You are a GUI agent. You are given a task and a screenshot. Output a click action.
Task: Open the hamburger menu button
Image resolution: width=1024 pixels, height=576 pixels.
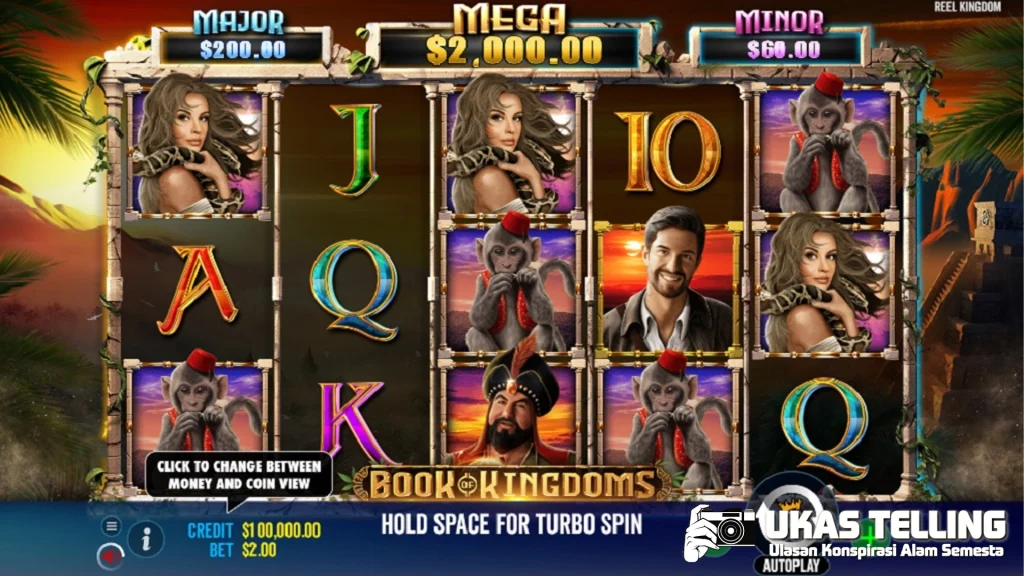coord(111,526)
